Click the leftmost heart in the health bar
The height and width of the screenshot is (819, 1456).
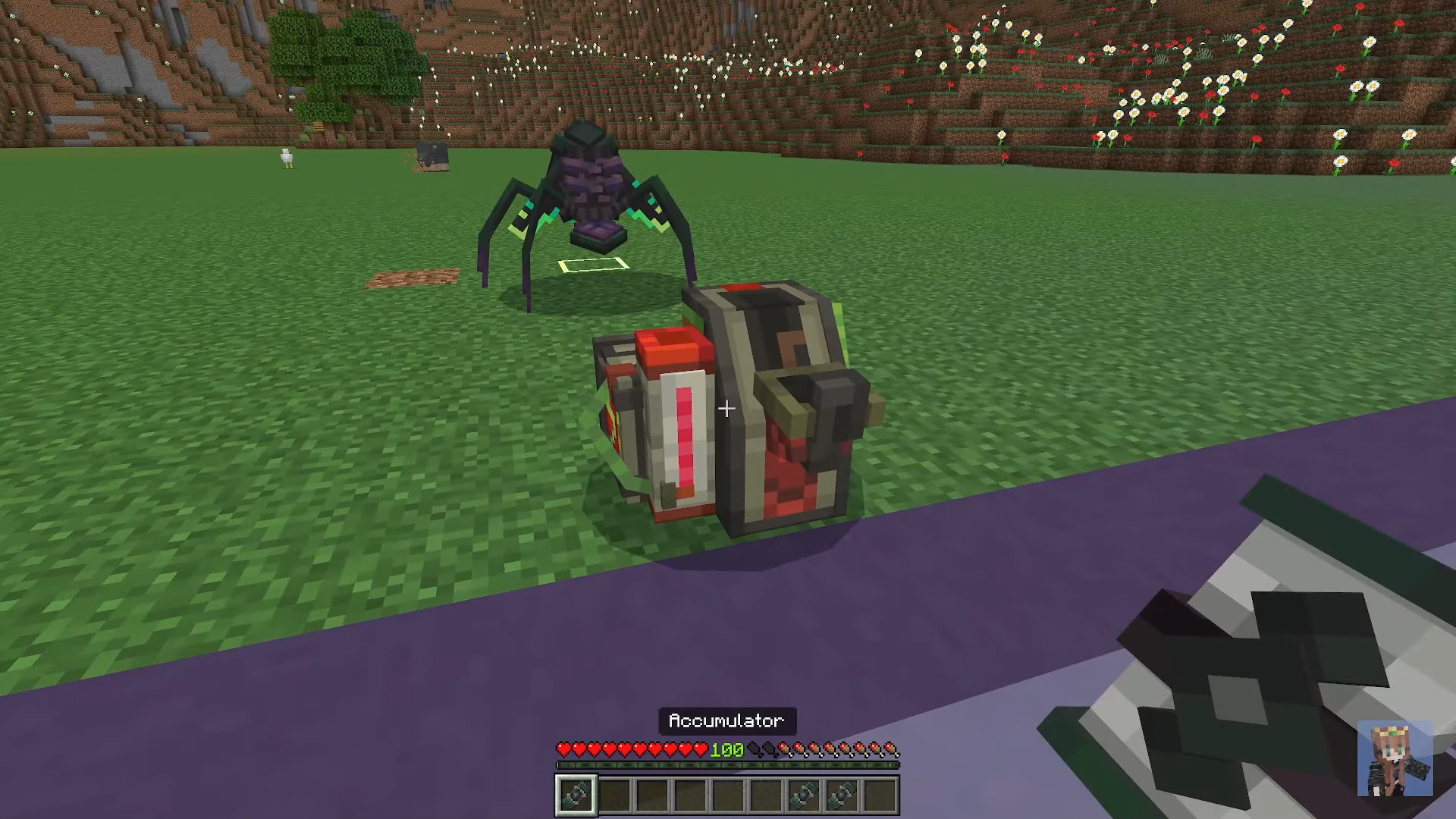point(564,749)
